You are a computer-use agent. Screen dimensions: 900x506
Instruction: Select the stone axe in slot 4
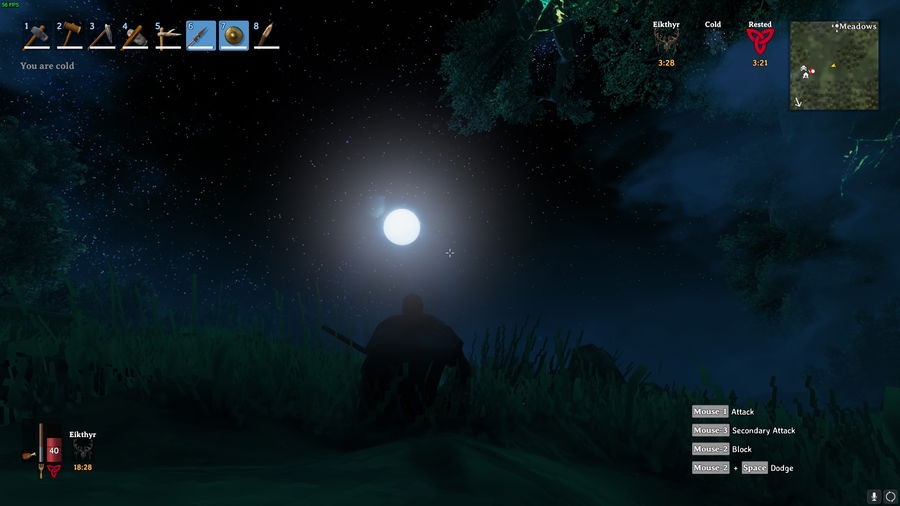tap(135, 36)
